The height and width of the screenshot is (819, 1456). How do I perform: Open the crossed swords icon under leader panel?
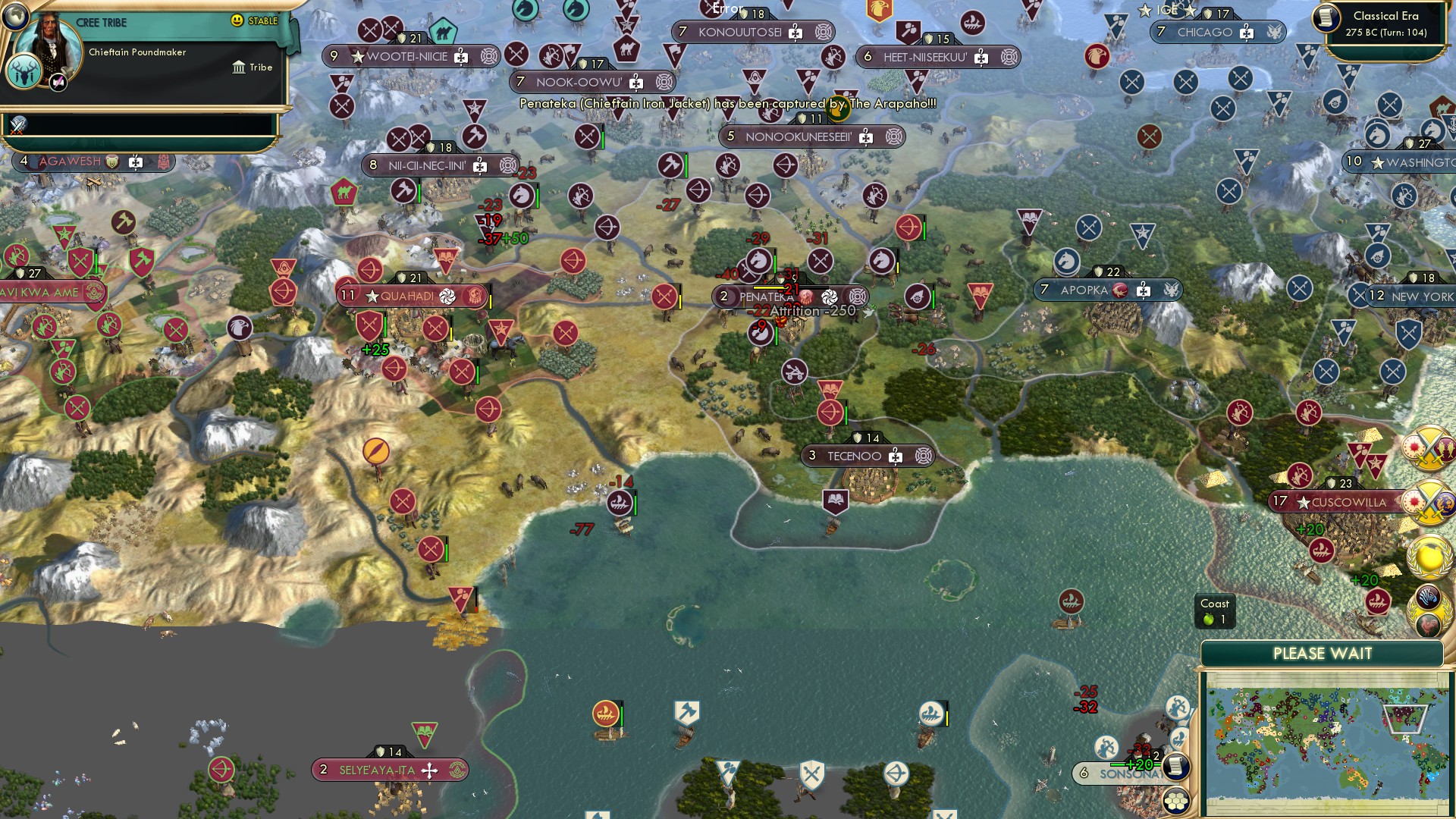[x=18, y=125]
